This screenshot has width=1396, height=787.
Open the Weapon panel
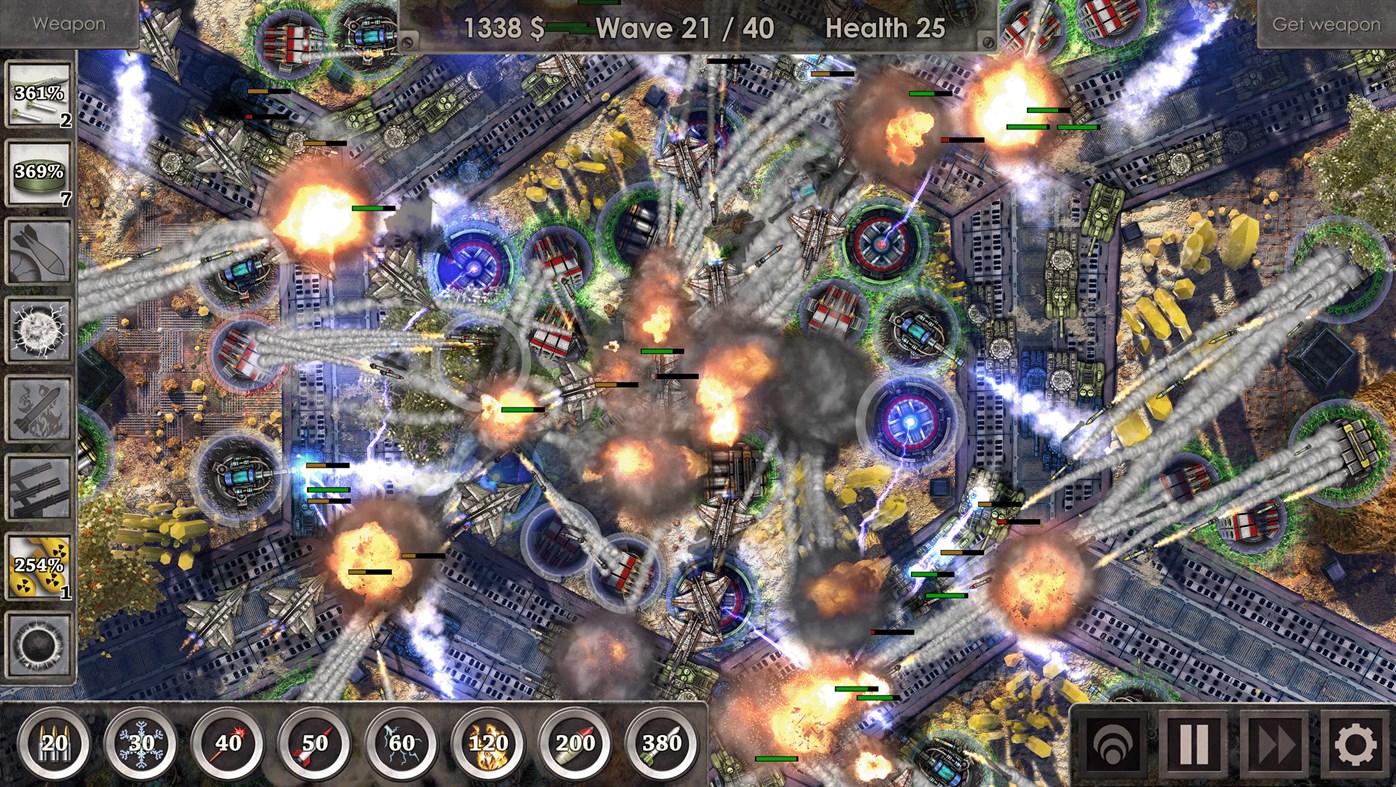coord(68,22)
